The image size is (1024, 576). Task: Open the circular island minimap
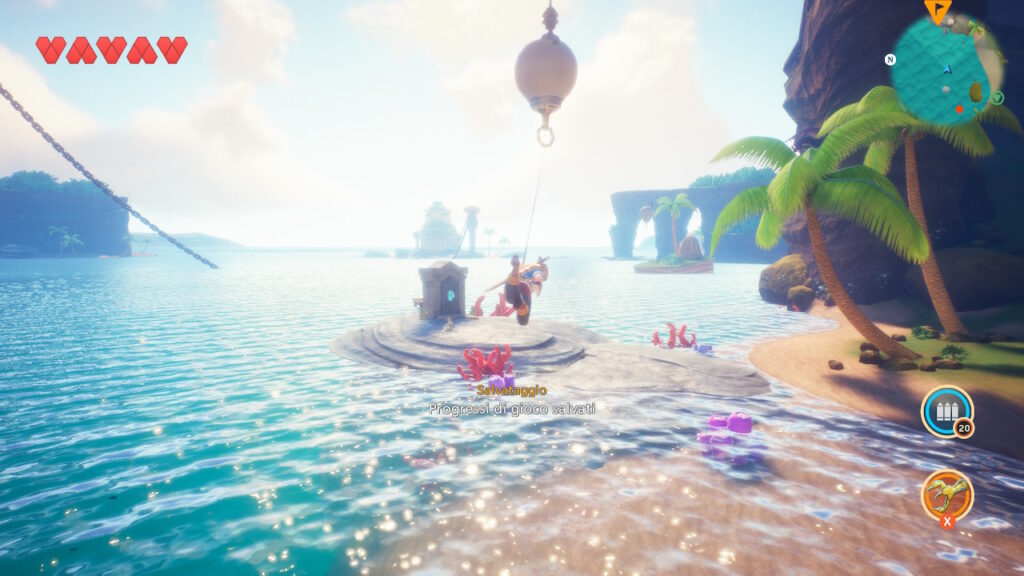point(943,70)
